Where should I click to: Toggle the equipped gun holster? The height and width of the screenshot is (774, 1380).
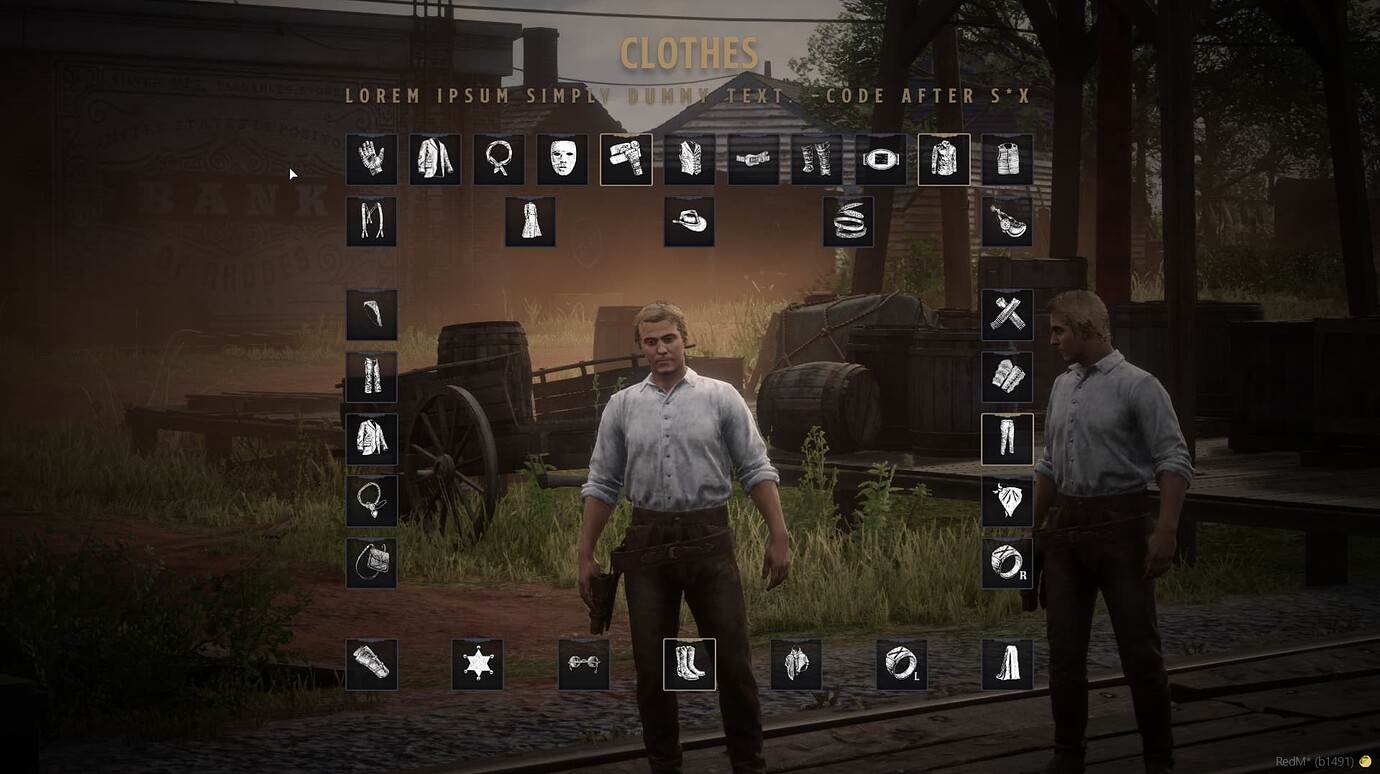(627, 159)
